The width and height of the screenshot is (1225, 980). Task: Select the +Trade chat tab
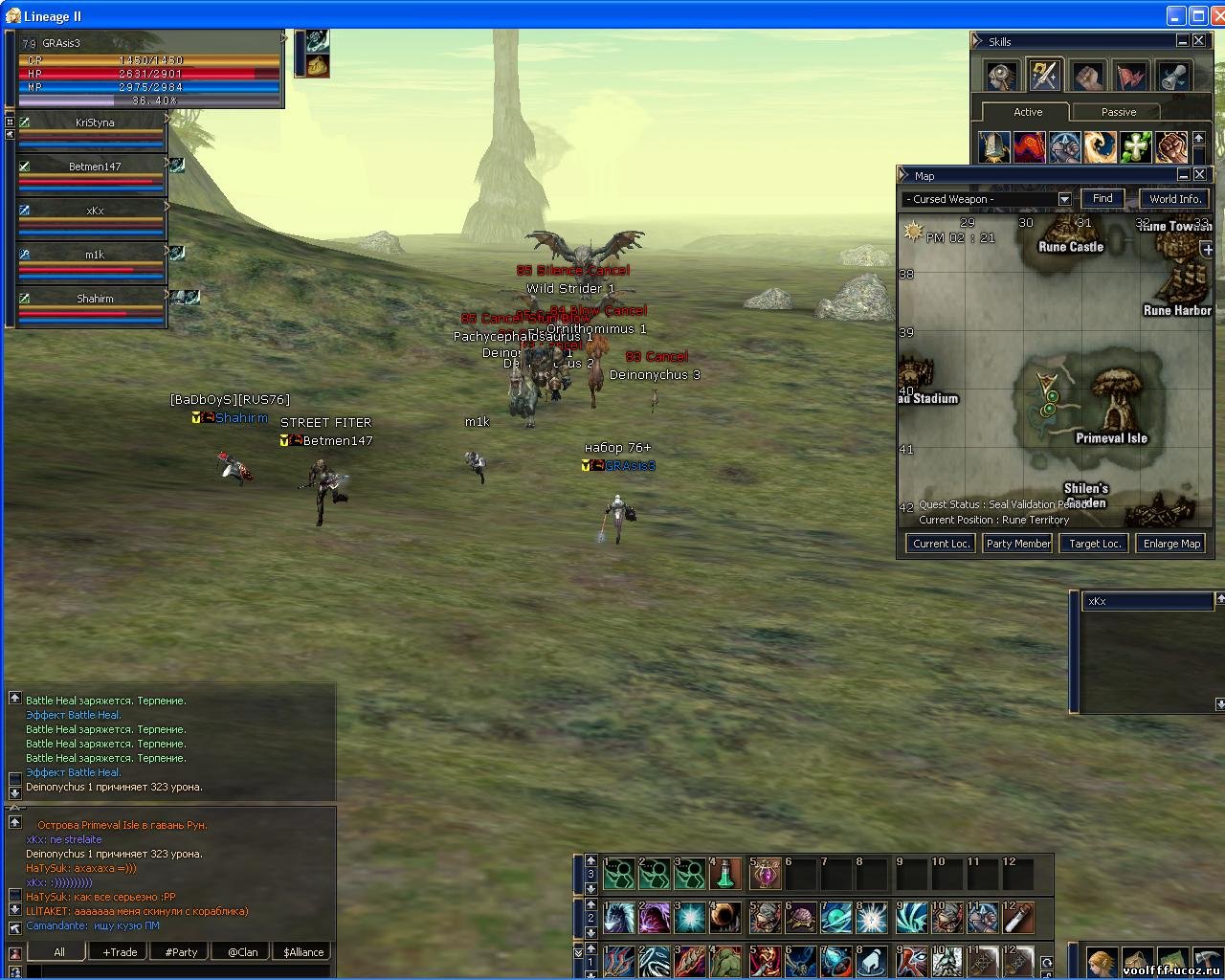120,952
